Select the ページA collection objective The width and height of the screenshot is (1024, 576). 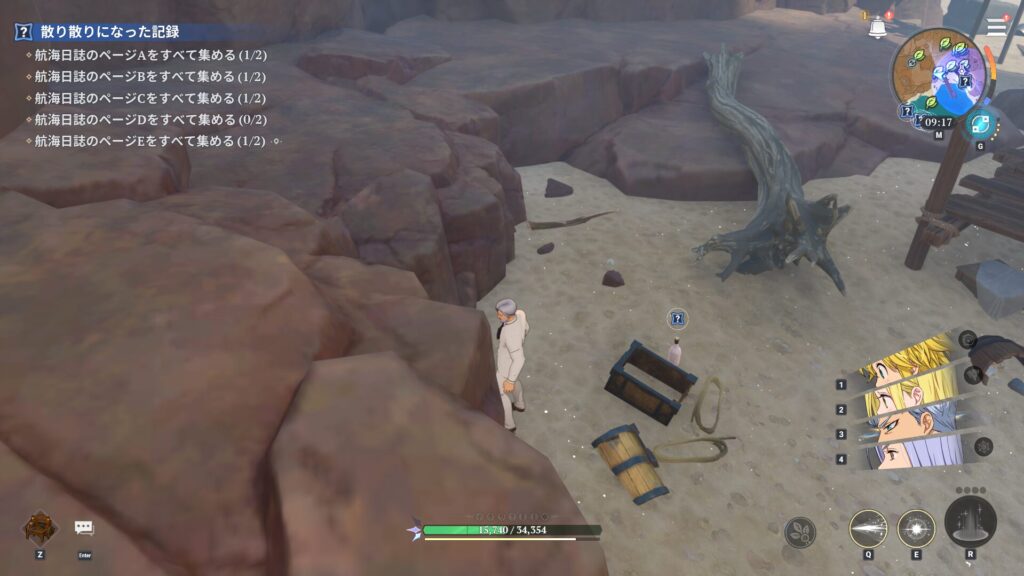coord(149,55)
